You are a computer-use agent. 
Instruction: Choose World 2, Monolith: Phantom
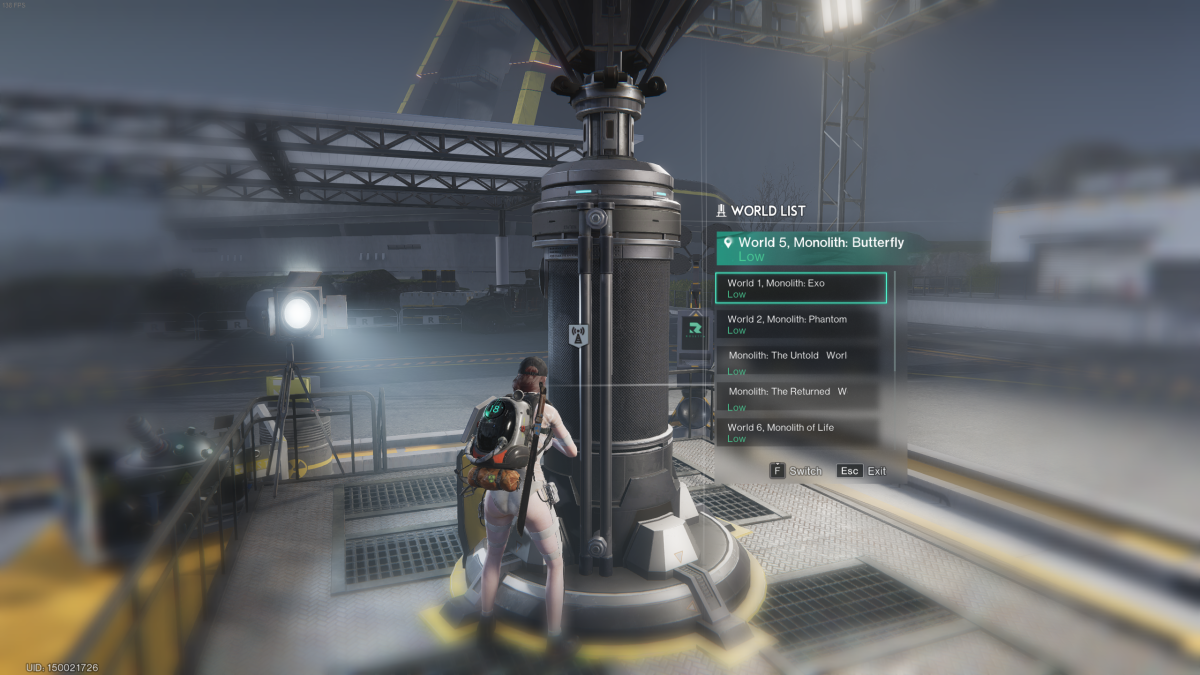click(800, 324)
